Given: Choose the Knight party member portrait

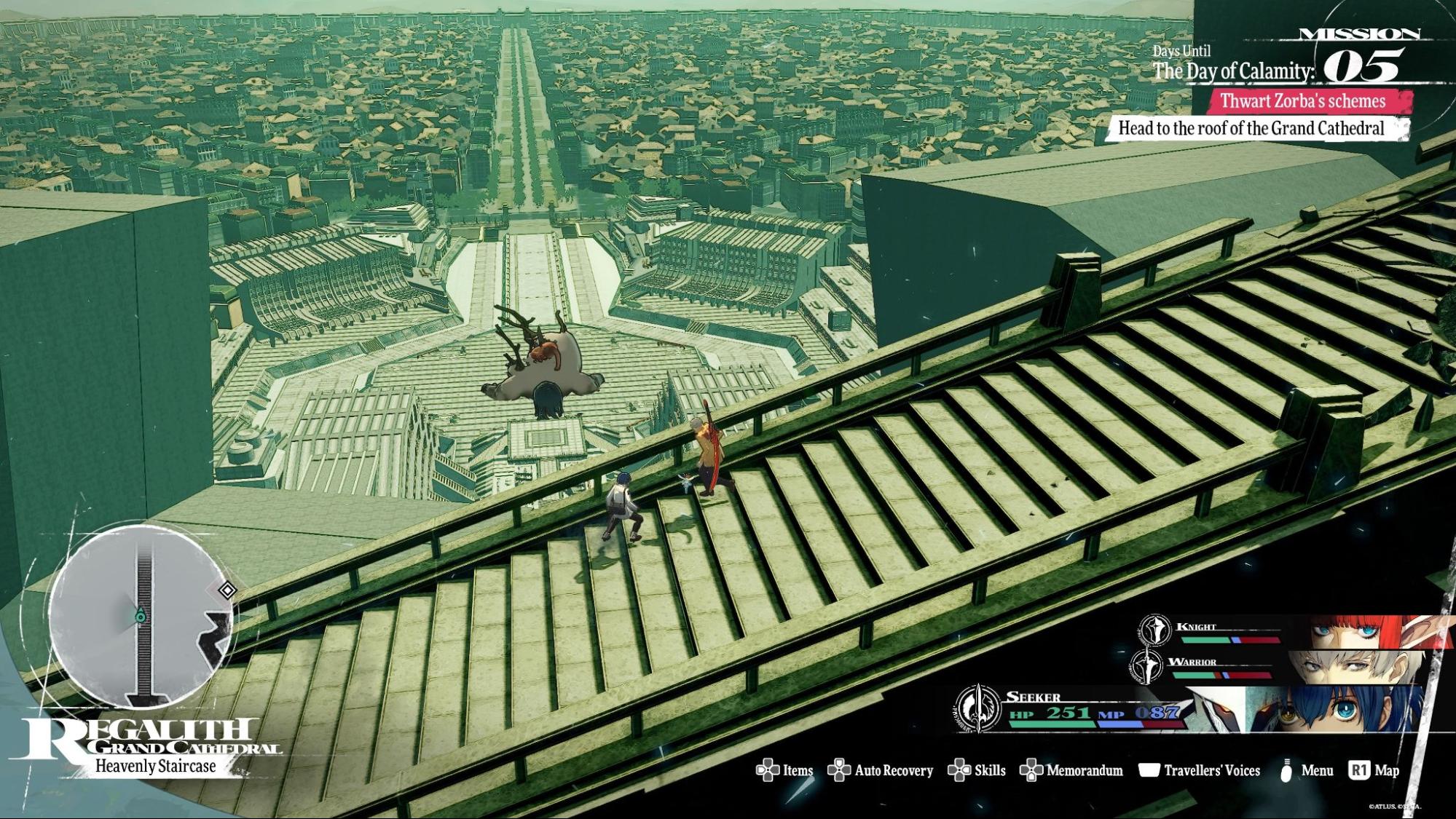Looking at the screenshot, I should tap(1355, 631).
